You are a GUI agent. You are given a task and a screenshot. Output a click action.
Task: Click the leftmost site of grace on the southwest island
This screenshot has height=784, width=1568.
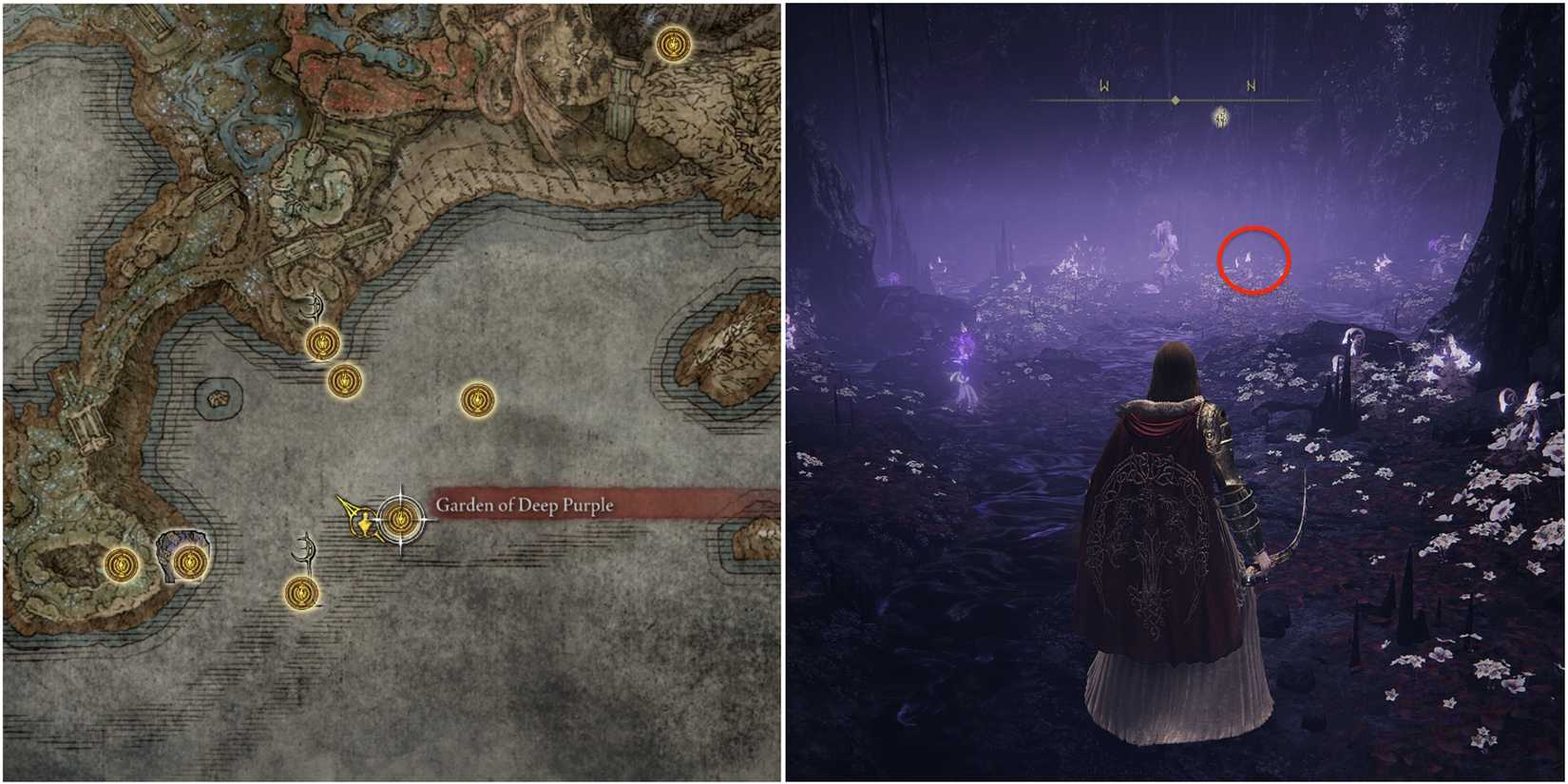(123, 564)
